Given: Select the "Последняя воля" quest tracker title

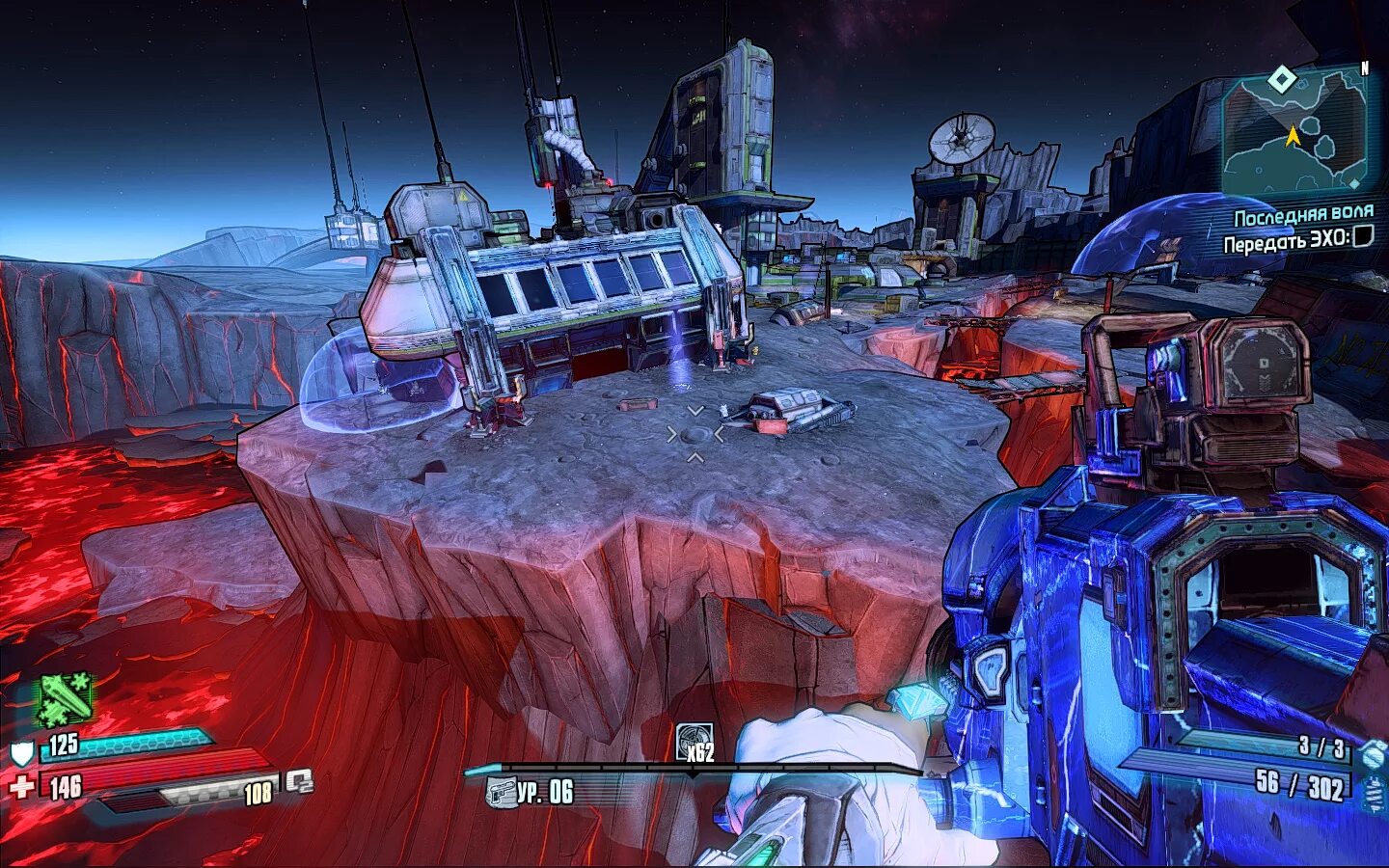Looking at the screenshot, I should 1303,214.
